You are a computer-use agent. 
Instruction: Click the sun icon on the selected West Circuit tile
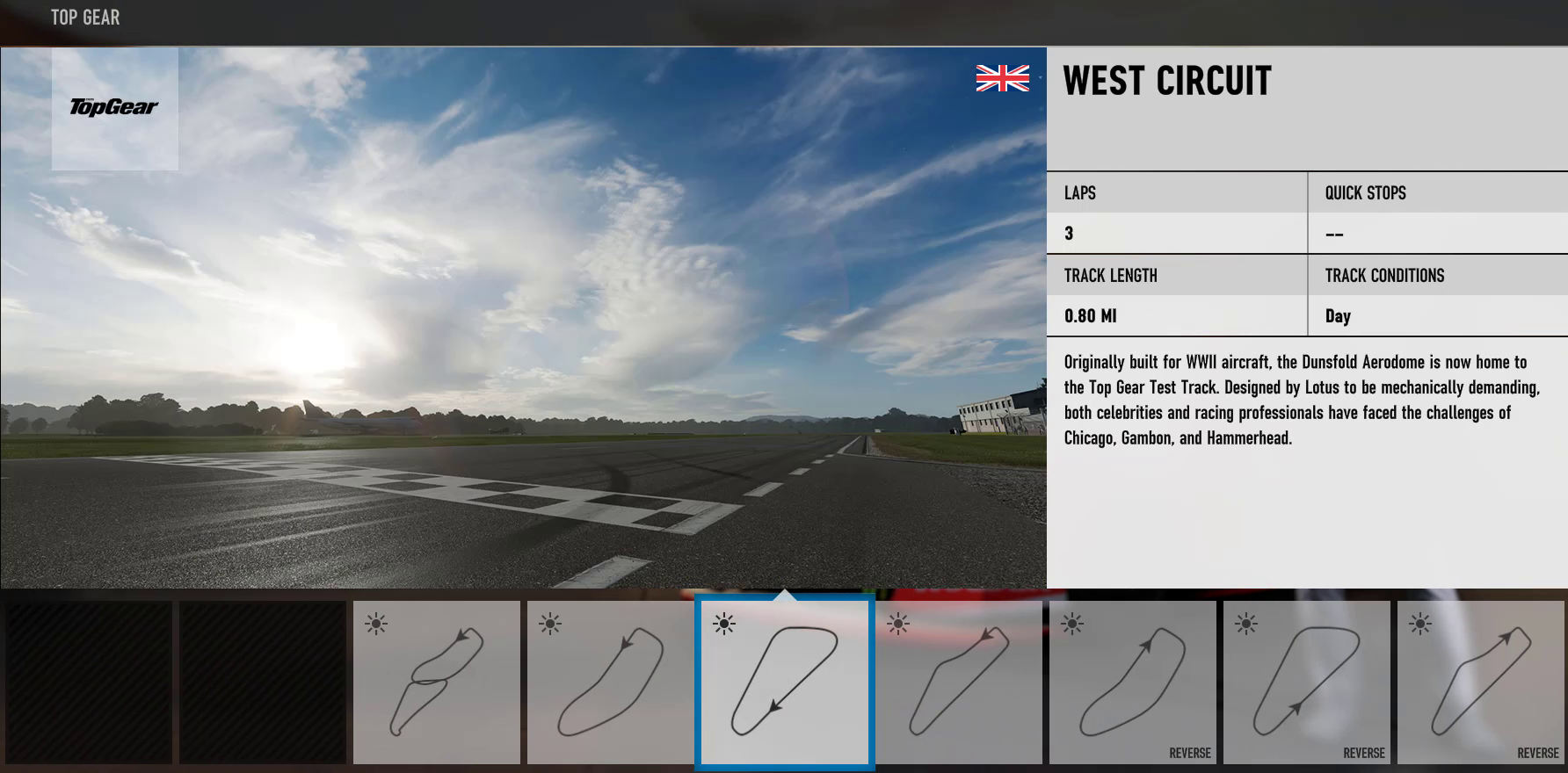[724, 625]
